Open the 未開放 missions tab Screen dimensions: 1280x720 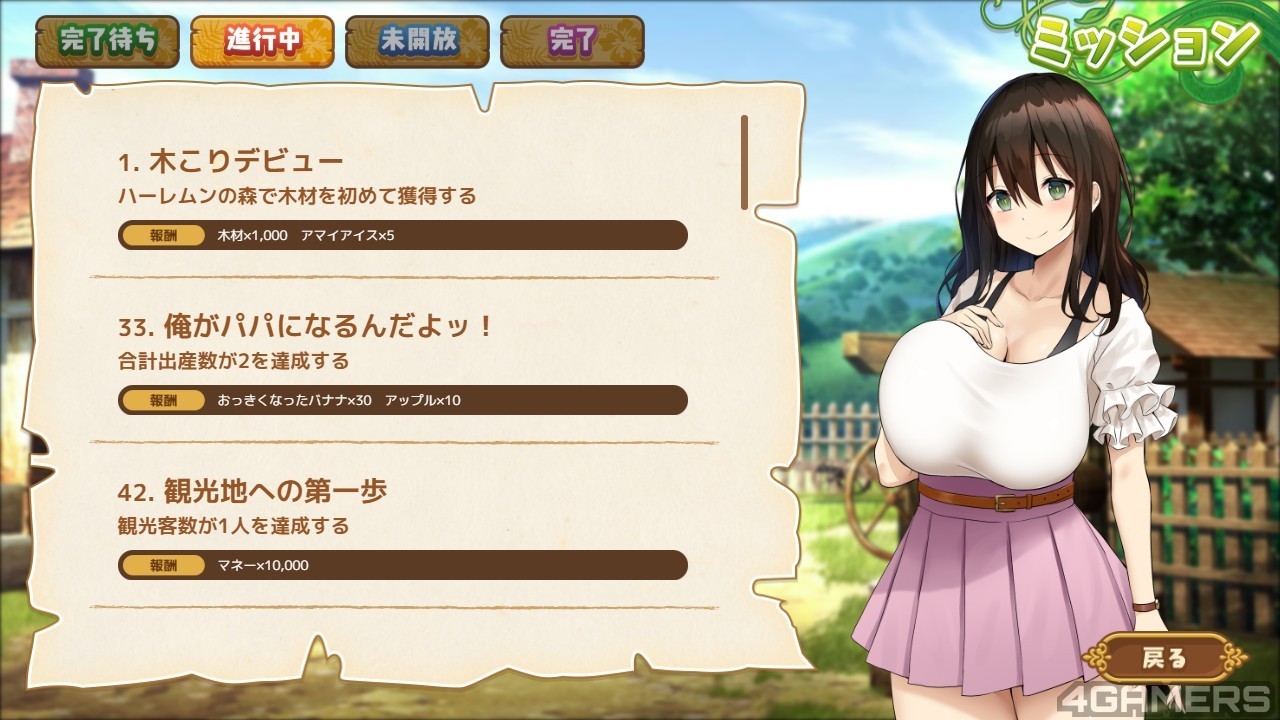(417, 41)
